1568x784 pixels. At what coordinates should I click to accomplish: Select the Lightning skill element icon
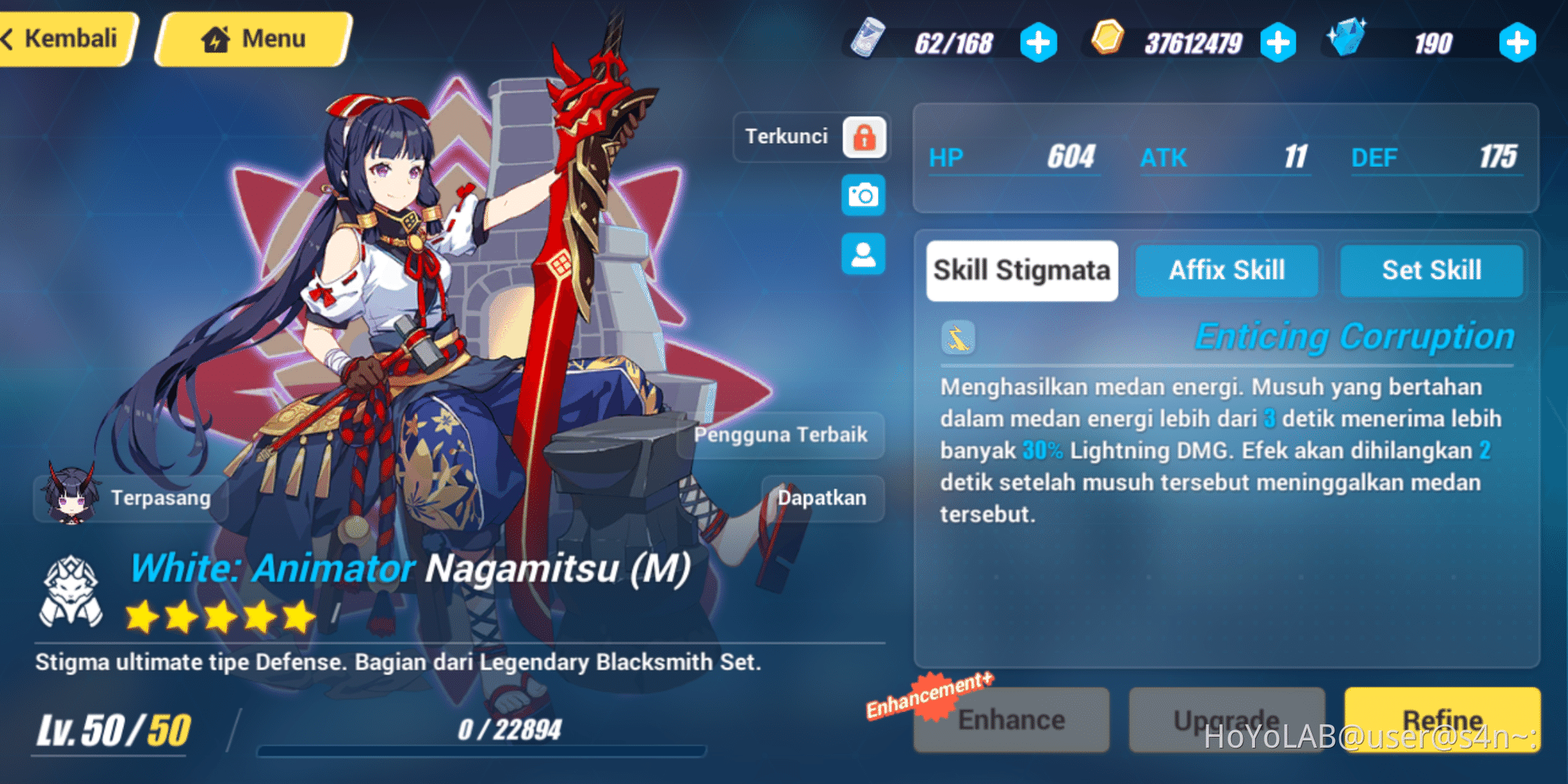click(x=956, y=338)
